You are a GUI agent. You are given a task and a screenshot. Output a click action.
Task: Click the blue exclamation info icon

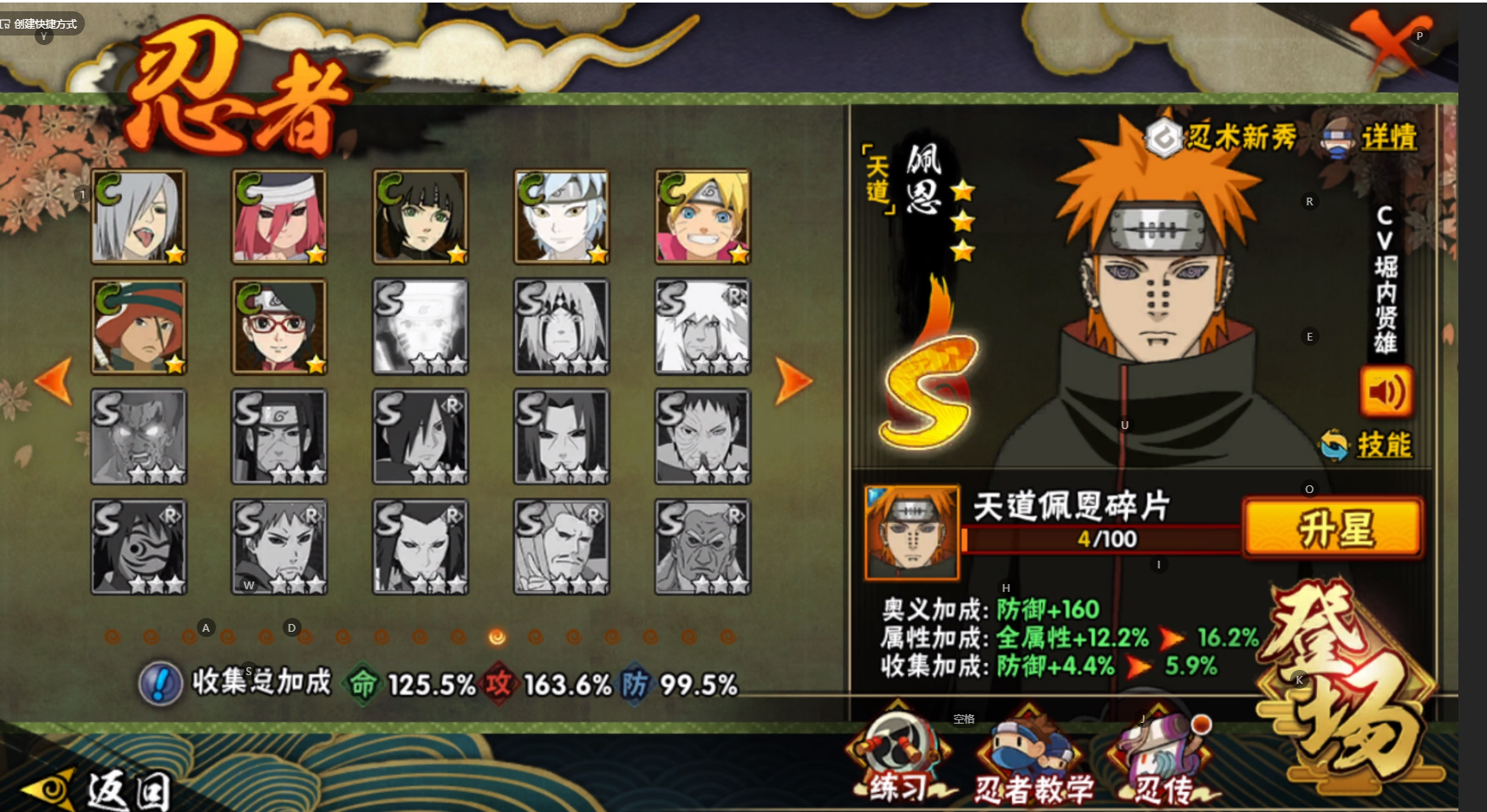pyautogui.click(x=160, y=684)
